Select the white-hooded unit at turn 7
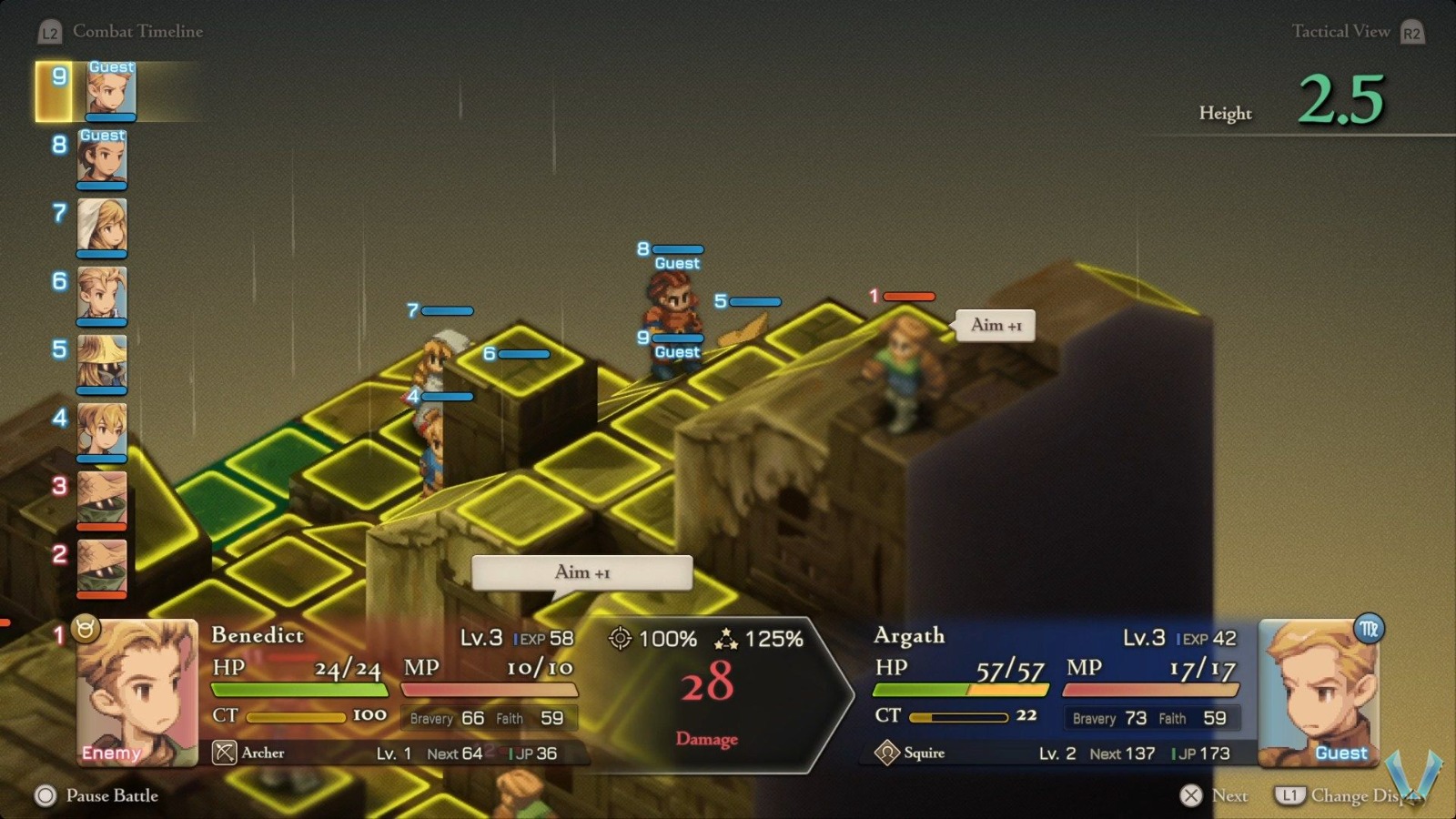This screenshot has height=819, width=1456. click(x=102, y=226)
